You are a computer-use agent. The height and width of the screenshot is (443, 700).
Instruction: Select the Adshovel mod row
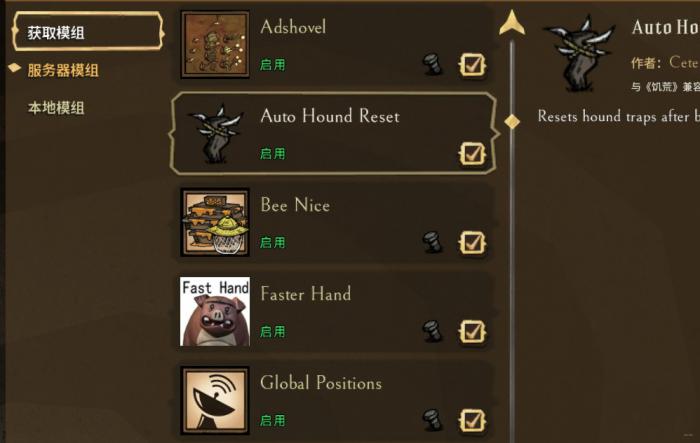(x=330, y=44)
